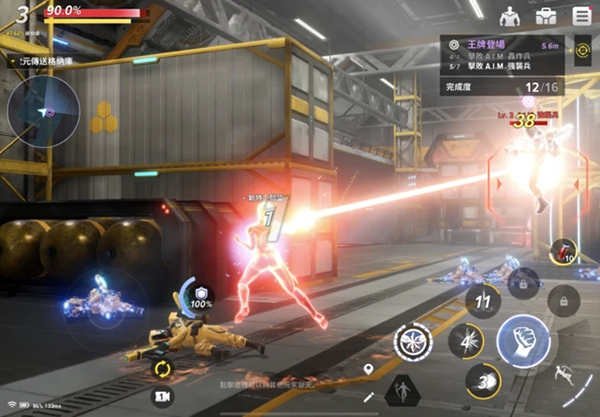Tap the map pin marker icon
The image size is (600, 417).
pyautogui.click(x=369, y=370)
